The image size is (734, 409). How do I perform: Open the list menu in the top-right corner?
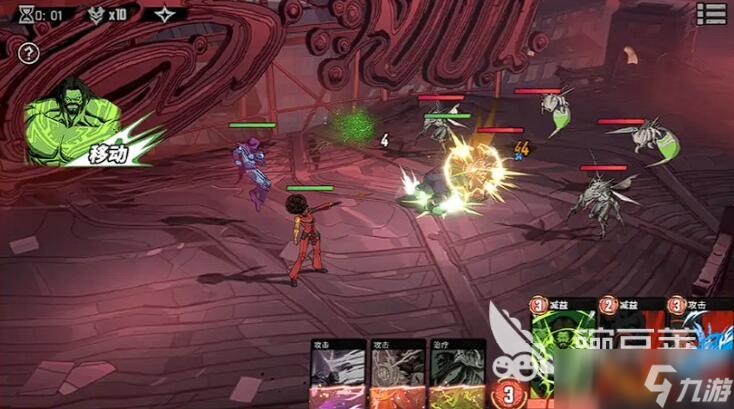(712, 13)
